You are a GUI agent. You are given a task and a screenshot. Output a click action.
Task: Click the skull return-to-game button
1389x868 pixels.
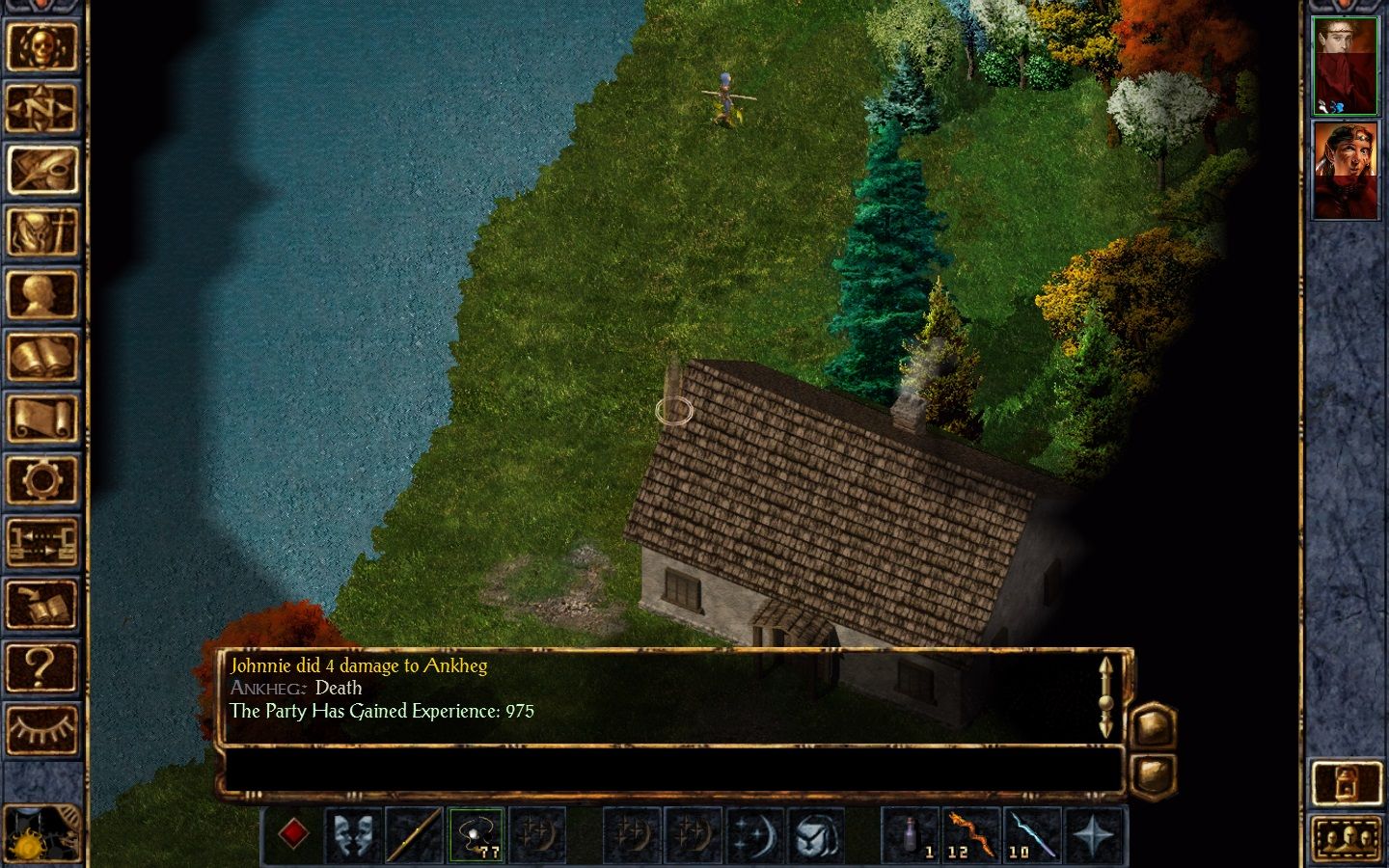41,45
